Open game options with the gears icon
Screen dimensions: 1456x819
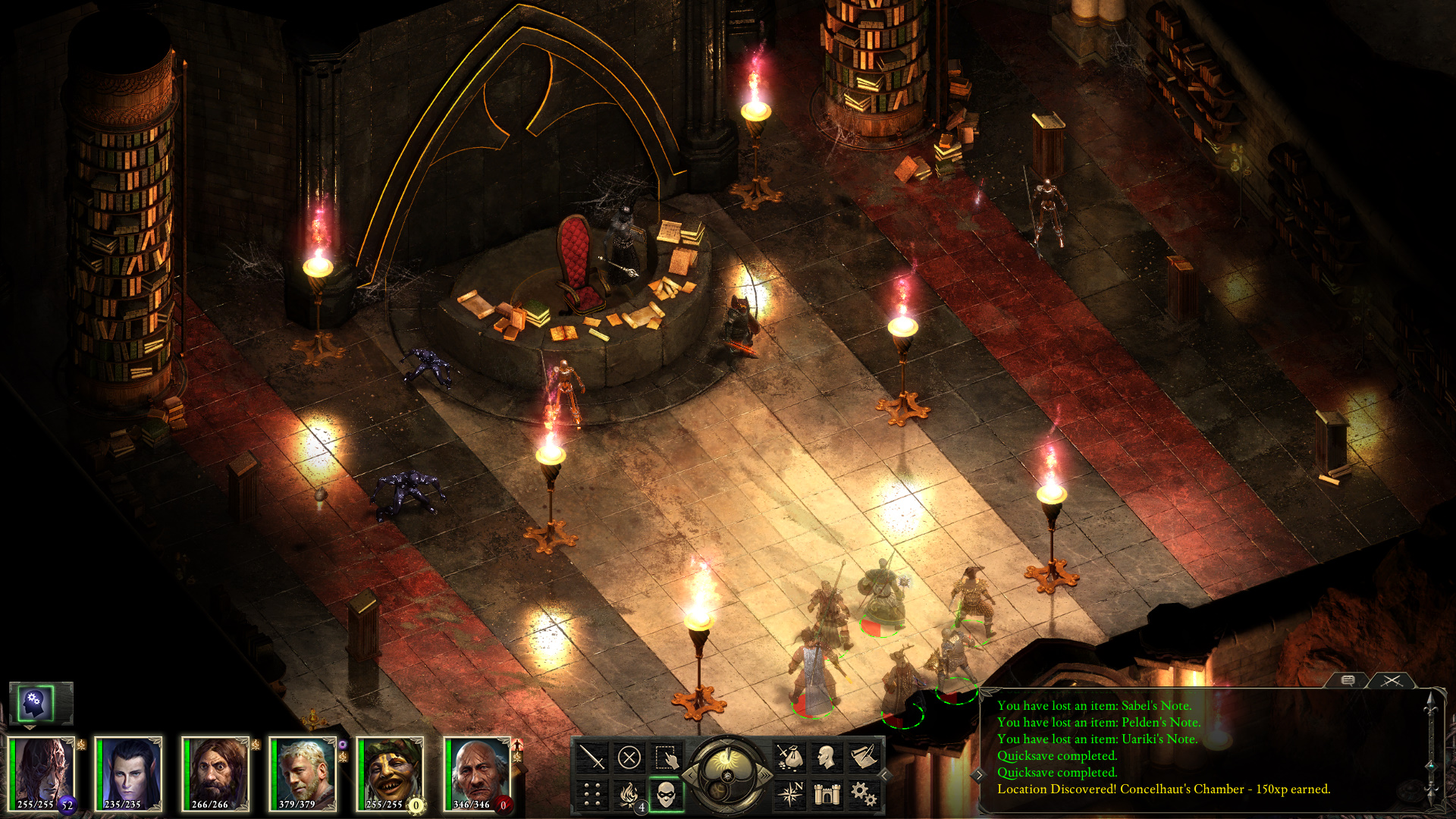click(864, 794)
